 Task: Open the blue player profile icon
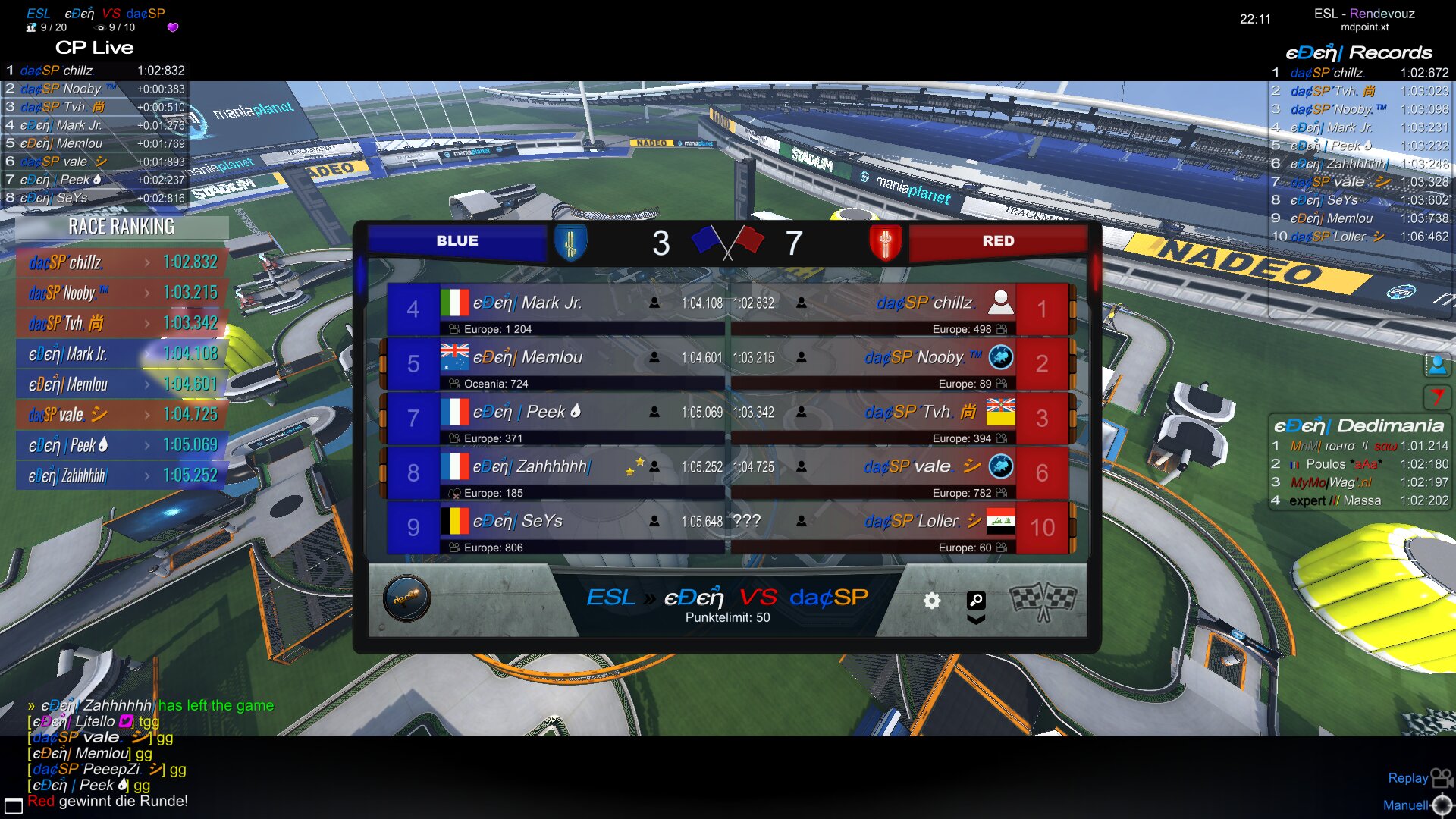pyautogui.click(x=1437, y=366)
